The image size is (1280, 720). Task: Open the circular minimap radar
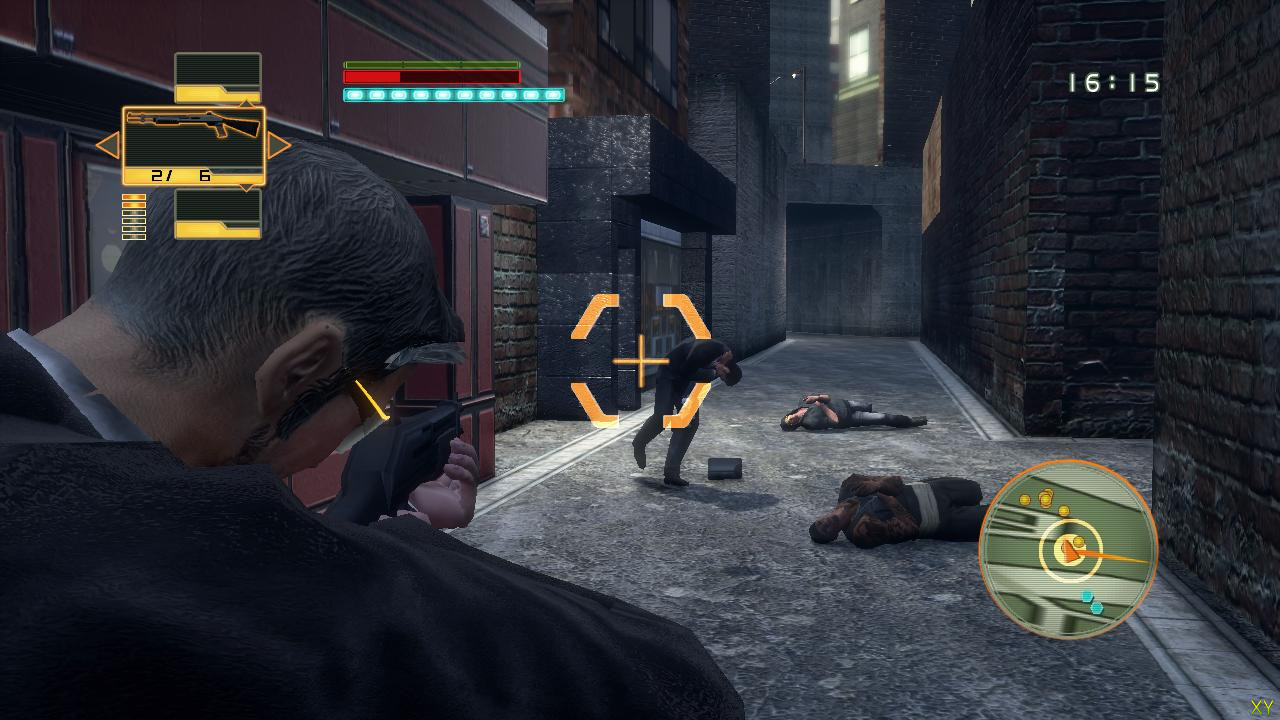click(1068, 549)
